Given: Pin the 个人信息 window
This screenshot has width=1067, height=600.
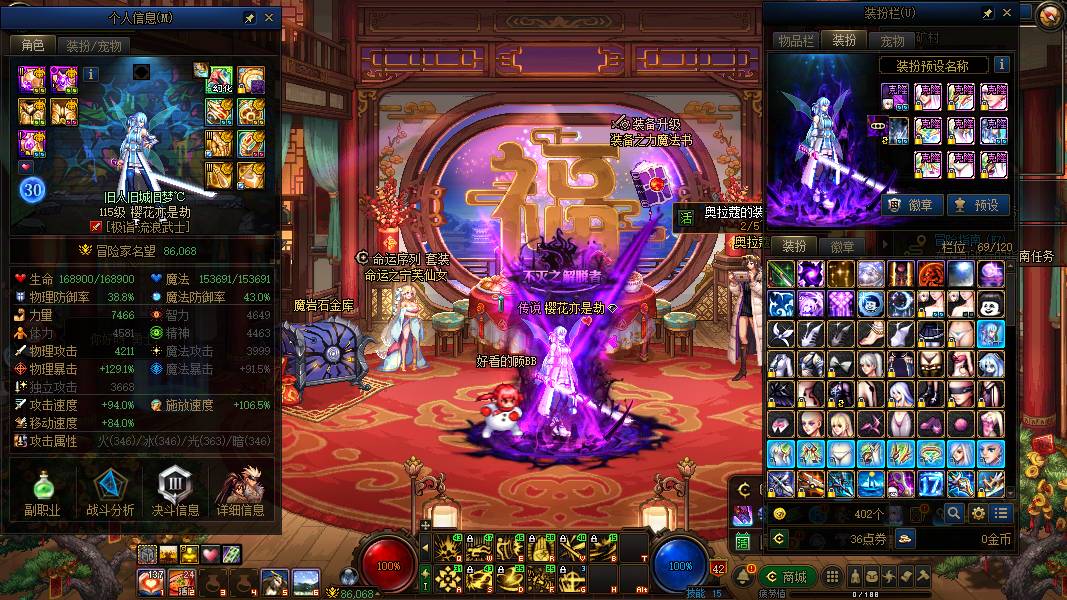Looking at the screenshot, I should (x=249, y=18).
